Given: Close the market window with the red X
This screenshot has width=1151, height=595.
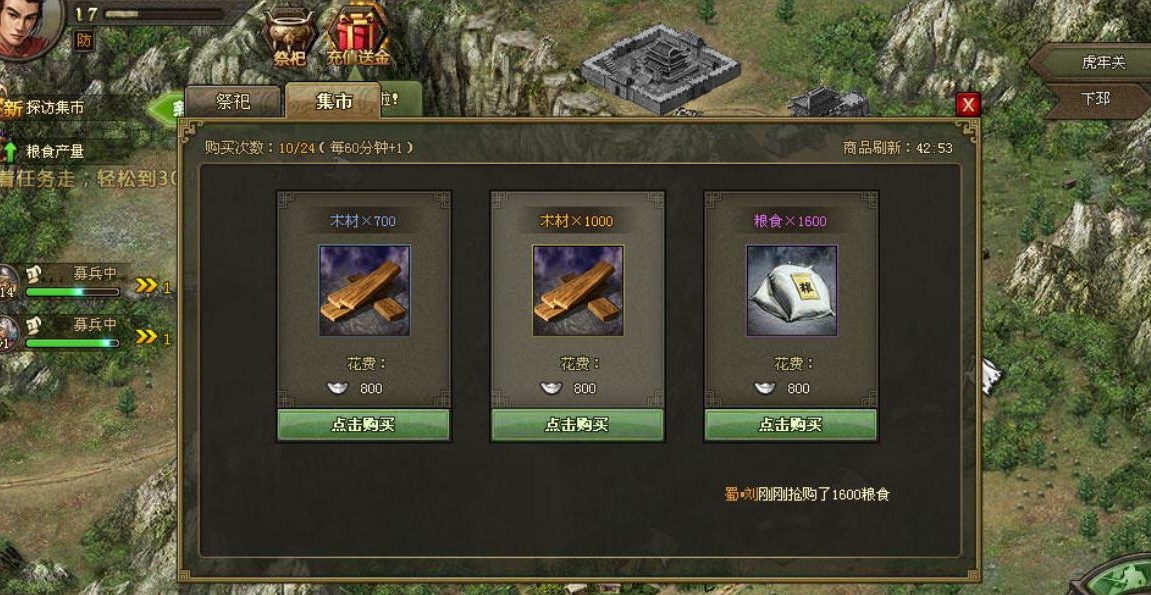Looking at the screenshot, I should pos(967,105).
